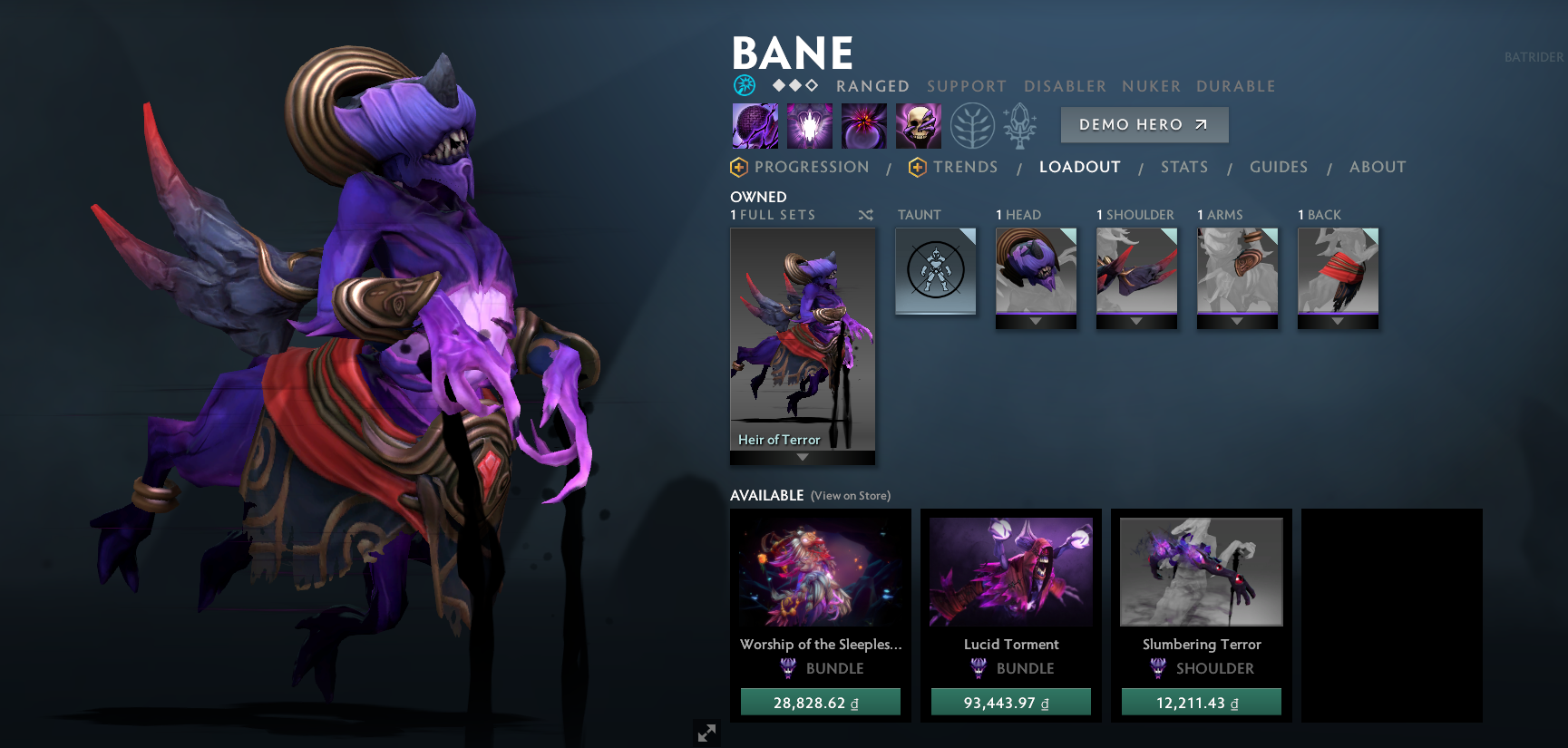Open the Progression tab
The image size is (1568, 748).
point(813,167)
